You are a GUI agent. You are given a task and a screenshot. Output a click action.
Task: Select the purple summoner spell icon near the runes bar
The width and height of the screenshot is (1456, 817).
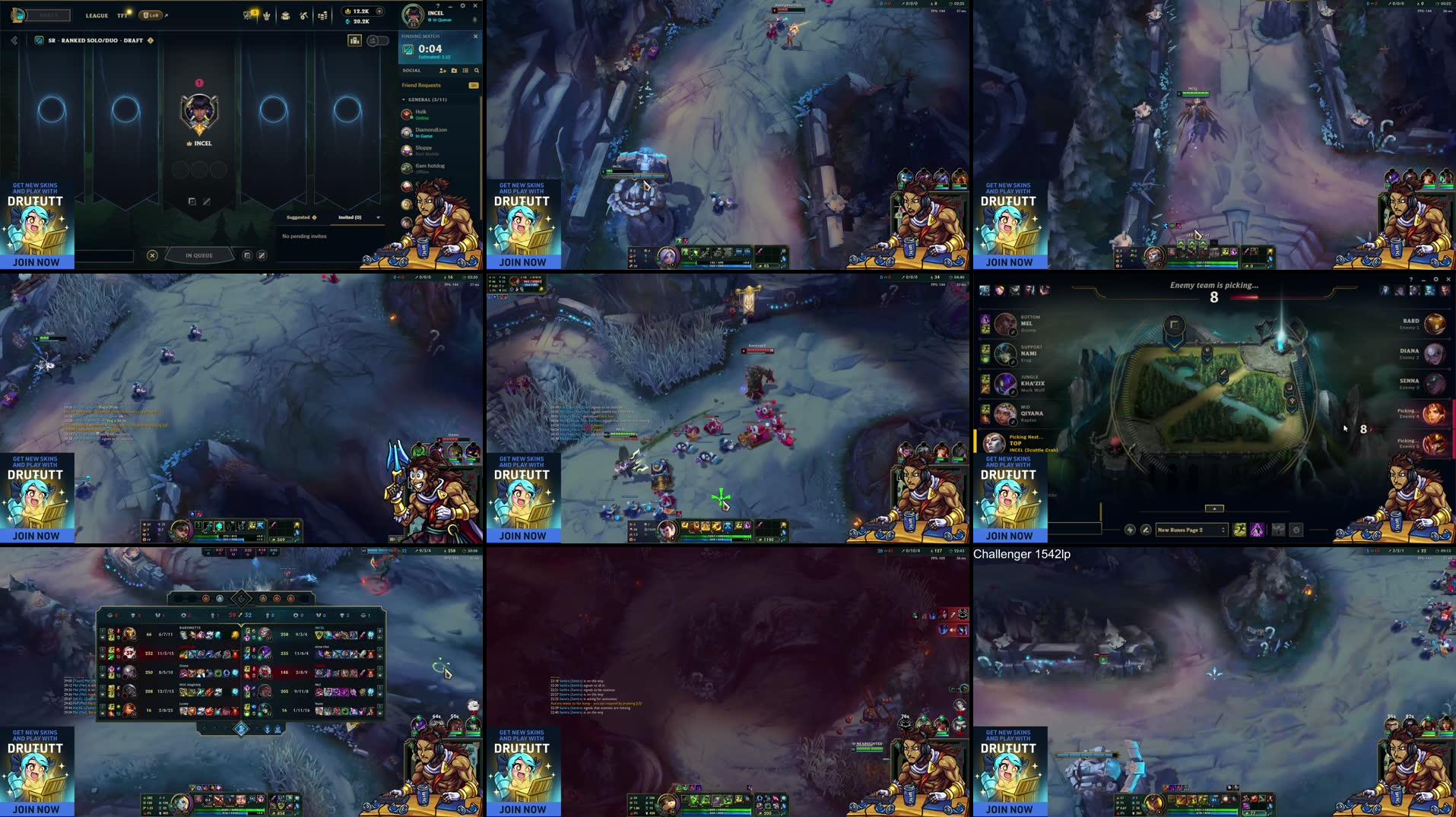tap(1257, 530)
